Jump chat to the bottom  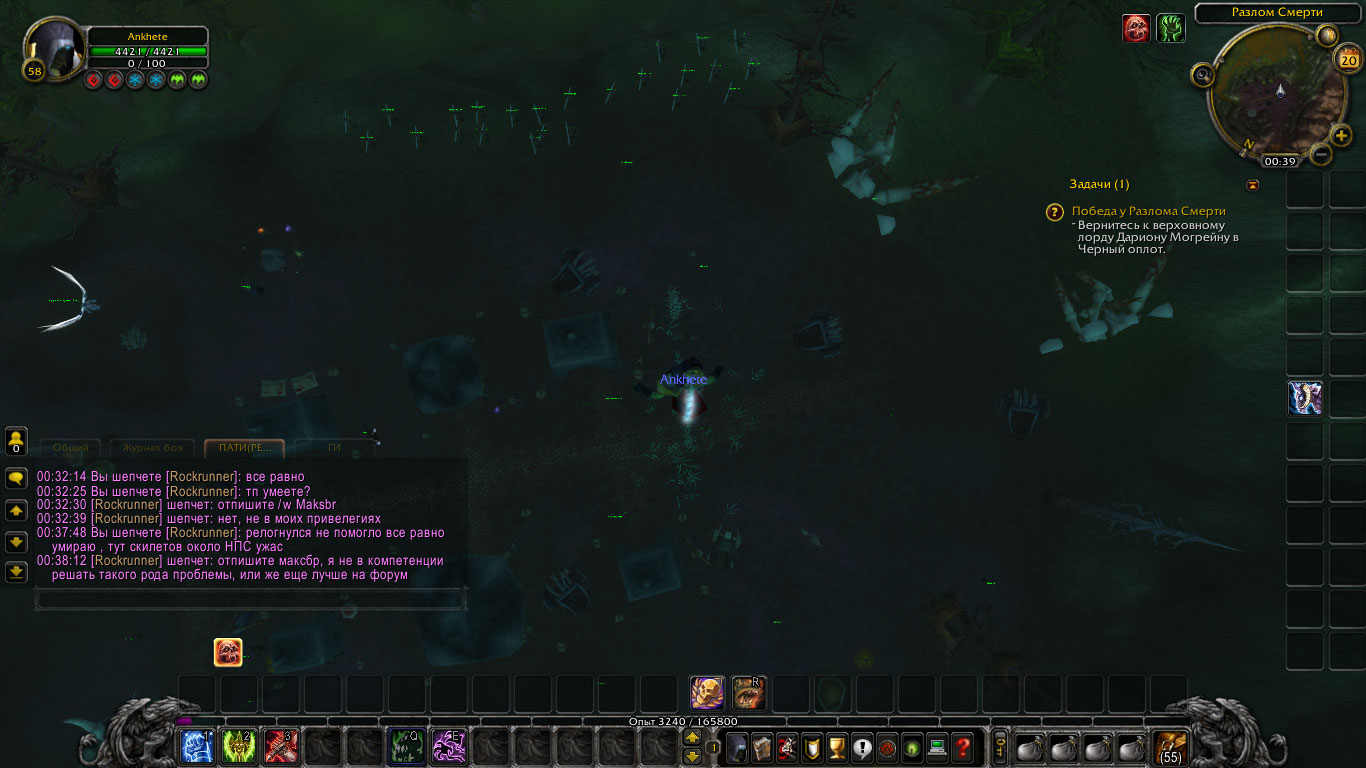pyautogui.click(x=16, y=572)
